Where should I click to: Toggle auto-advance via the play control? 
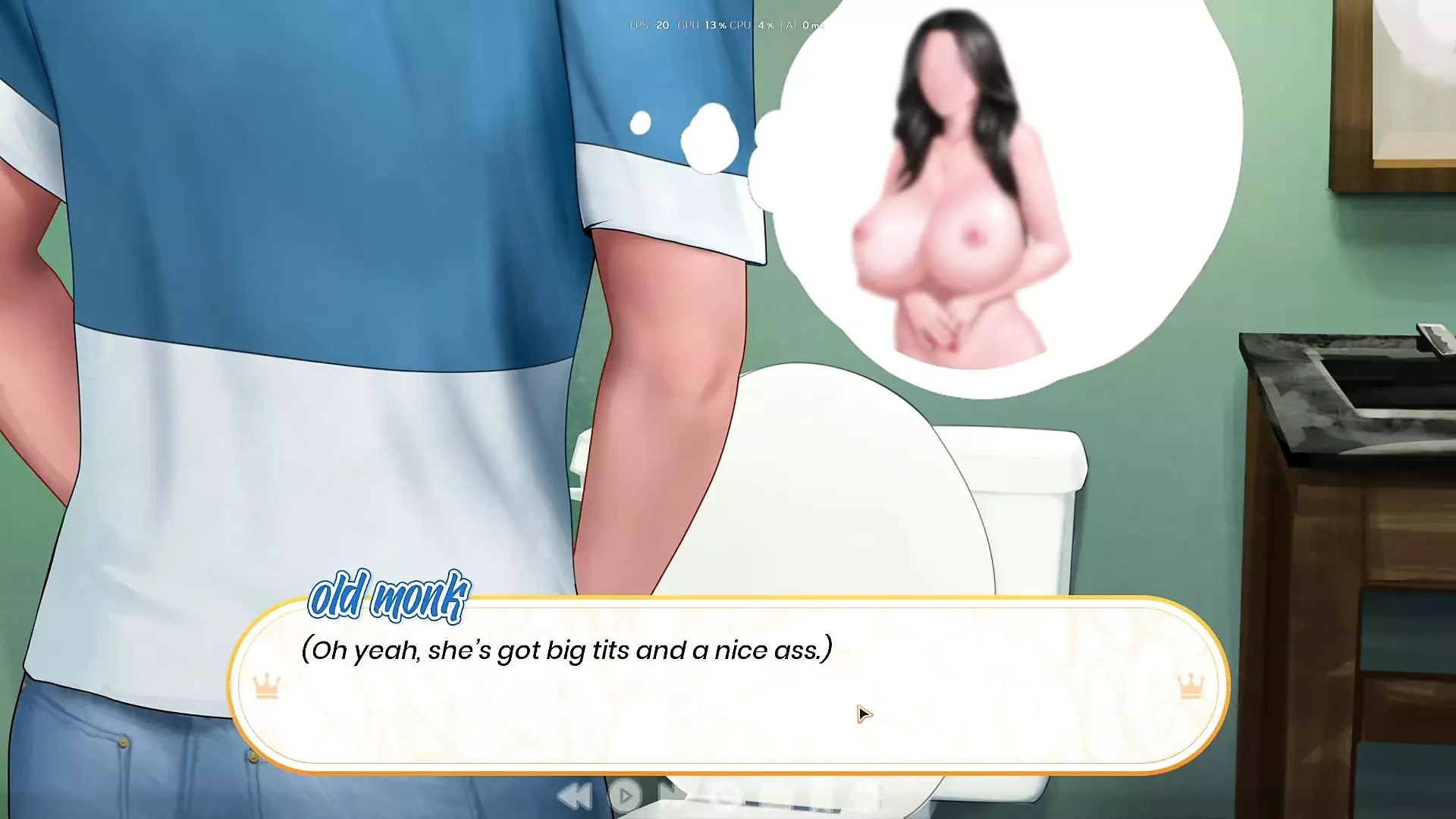pos(626,795)
